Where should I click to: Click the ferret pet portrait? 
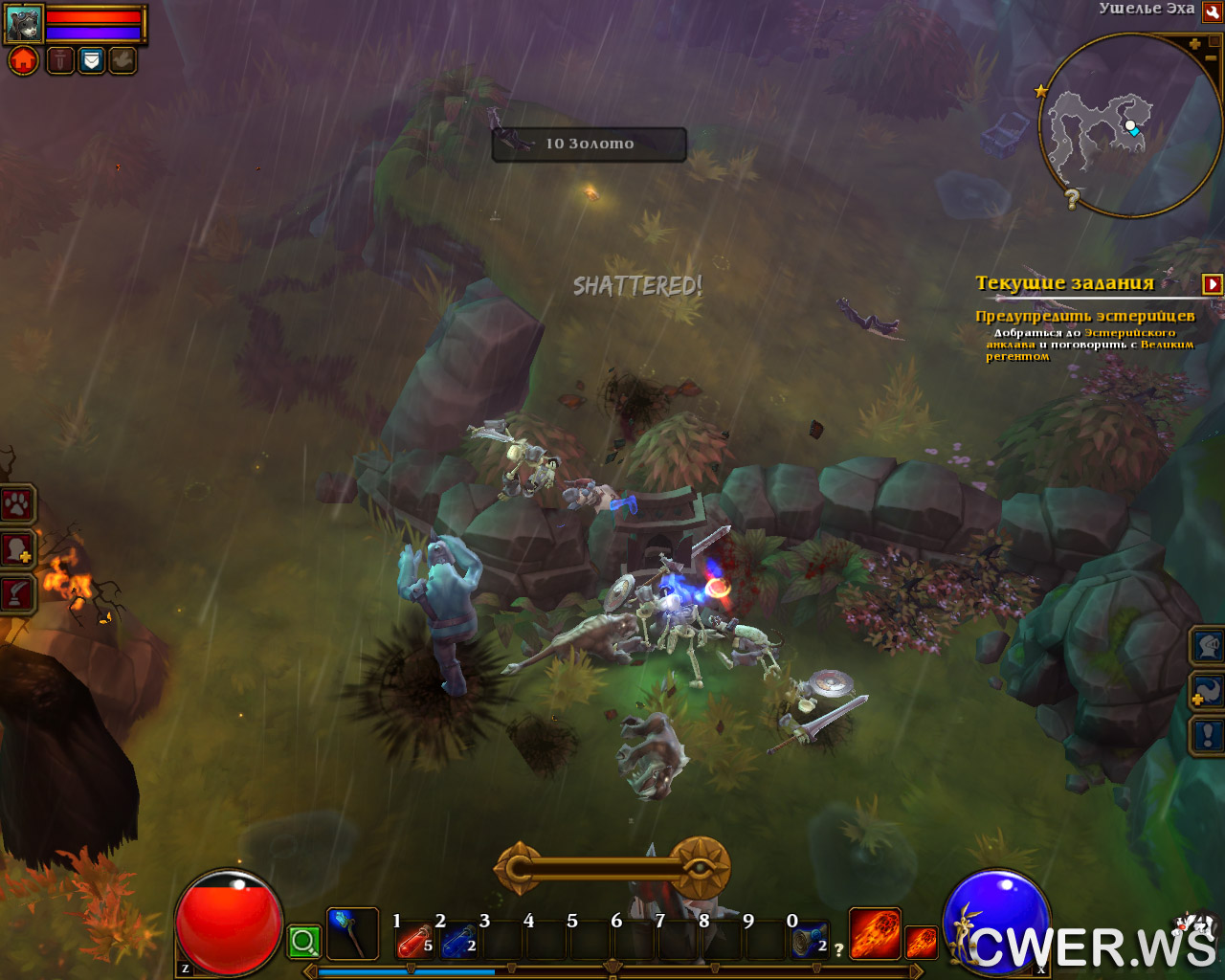(x=23, y=23)
